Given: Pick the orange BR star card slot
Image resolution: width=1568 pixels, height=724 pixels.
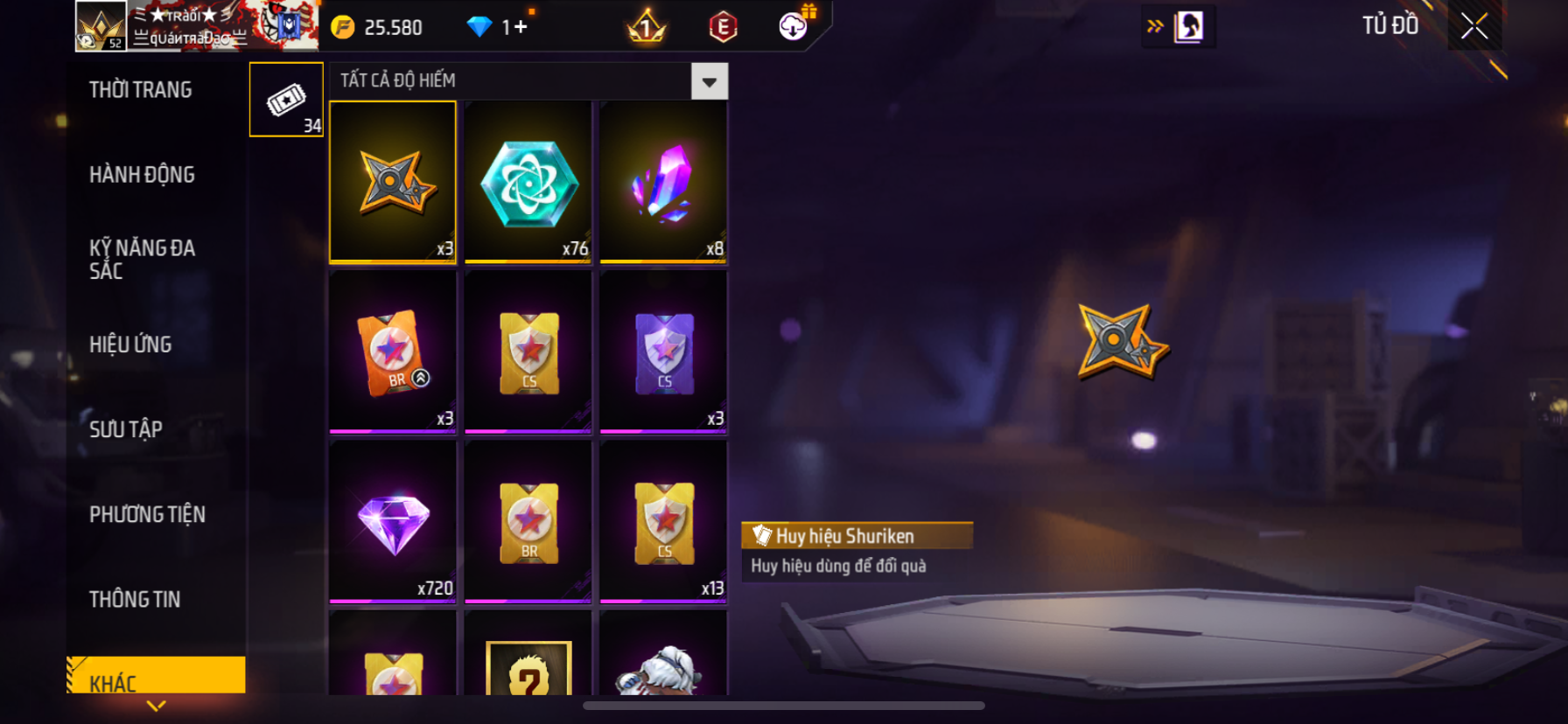Looking at the screenshot, I should pos(393,352).
